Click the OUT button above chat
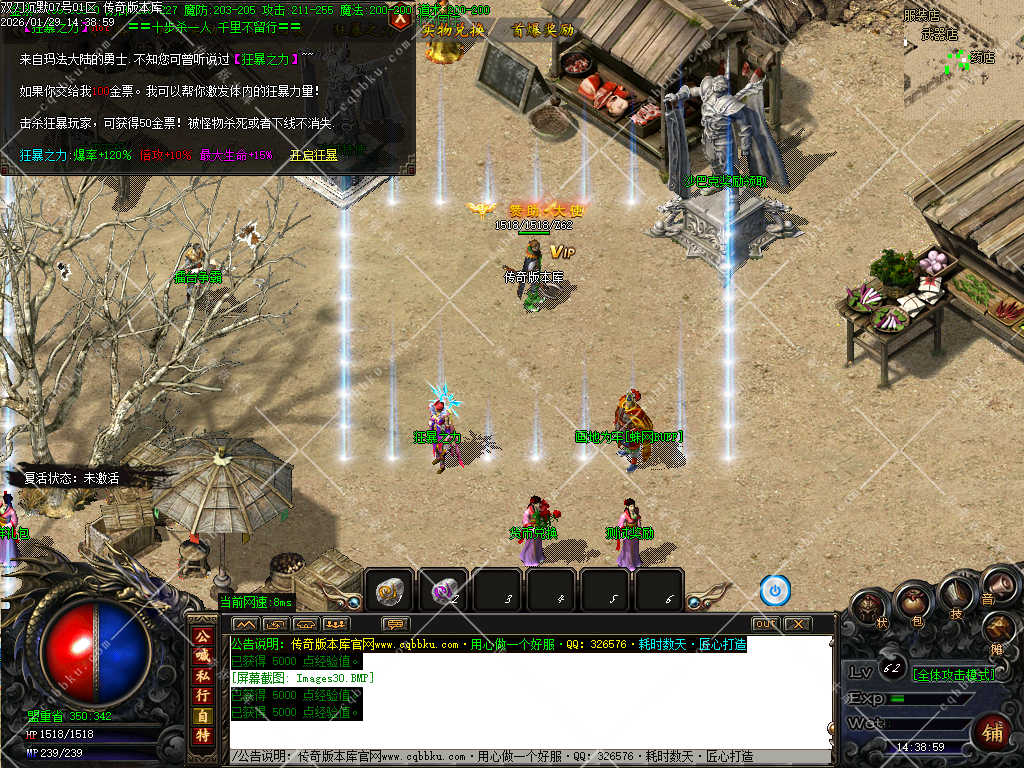Image resolution: width=1024 pixels, height=768 pixels. (765, 624)
